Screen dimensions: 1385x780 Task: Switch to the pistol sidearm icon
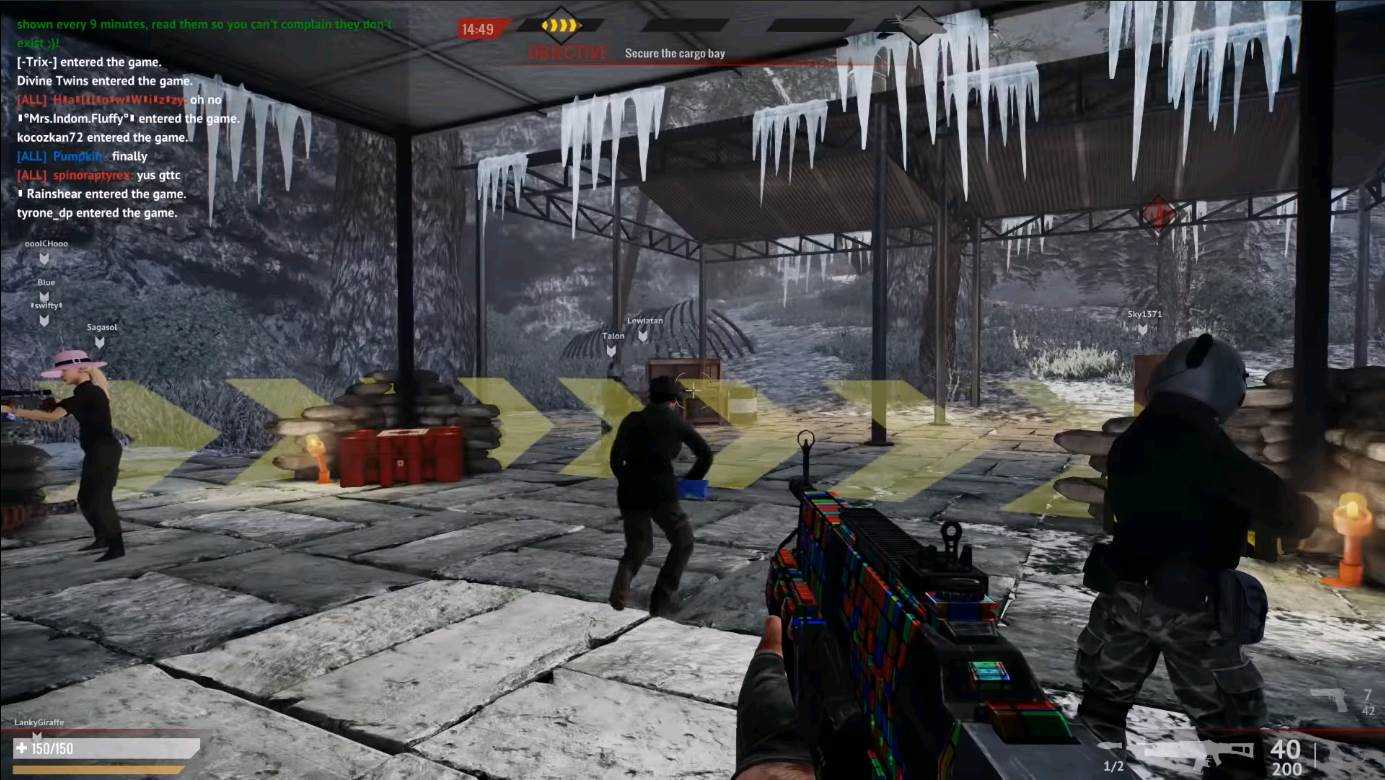[x=1329, y=699]
